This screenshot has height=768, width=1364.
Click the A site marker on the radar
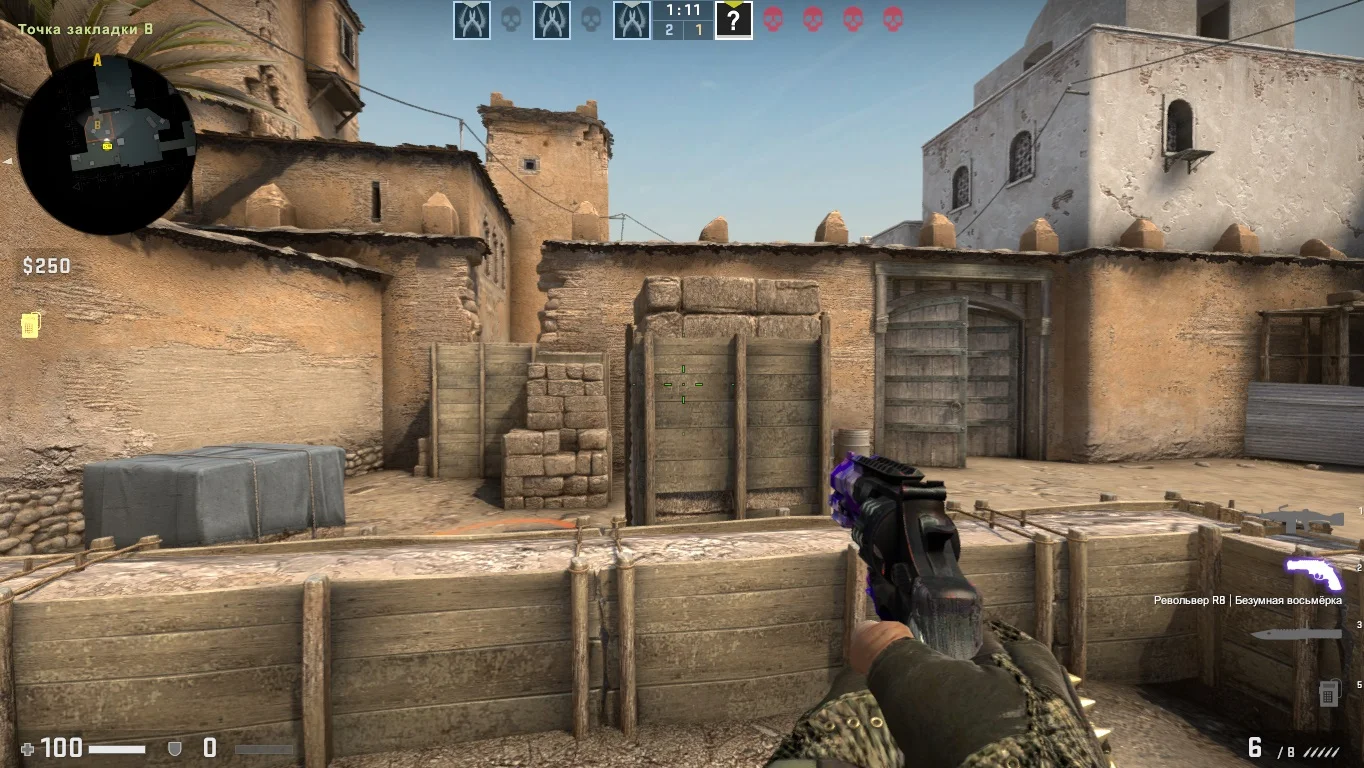(98, 61)
